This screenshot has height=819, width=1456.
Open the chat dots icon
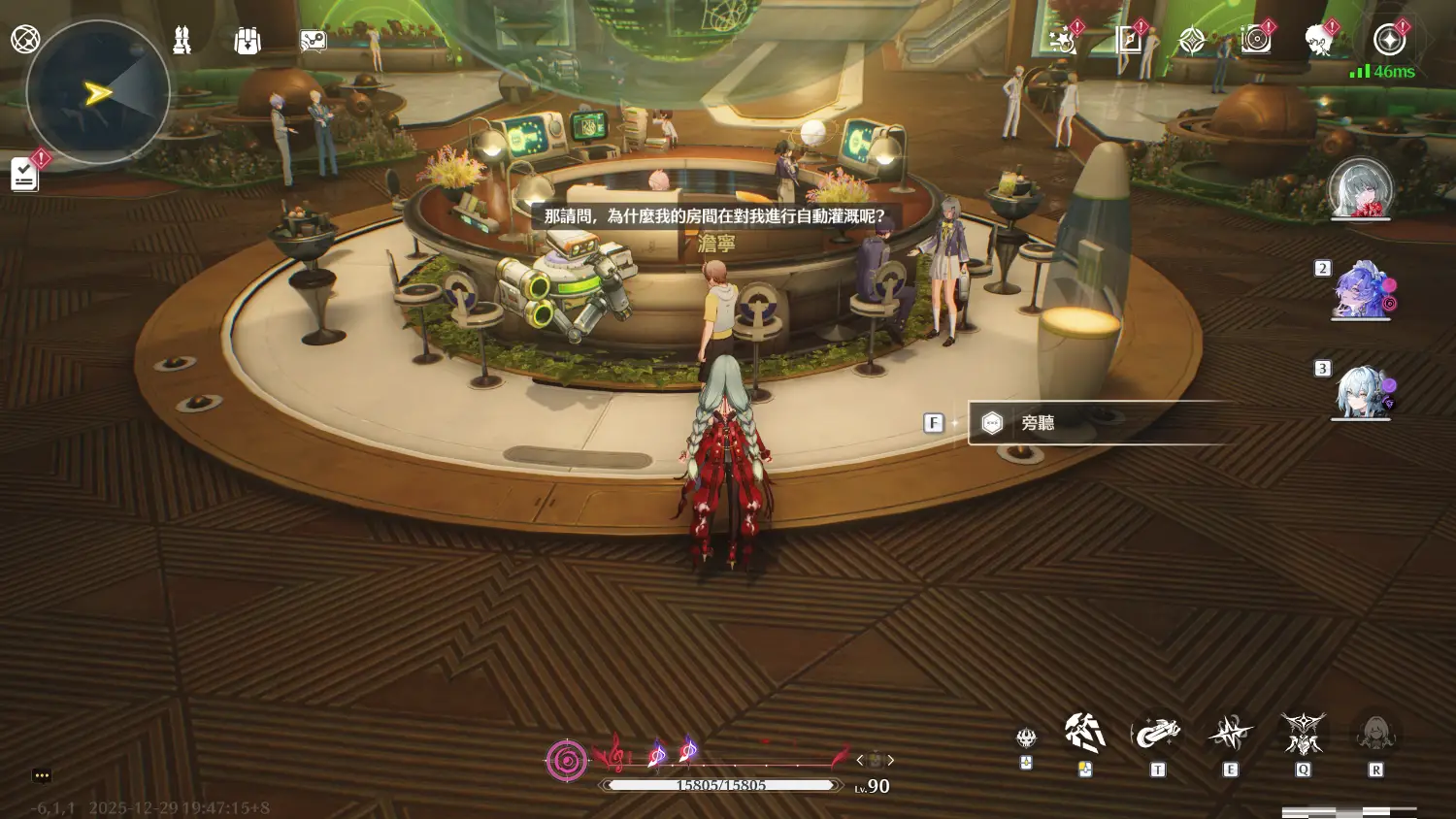click(41, 775)
